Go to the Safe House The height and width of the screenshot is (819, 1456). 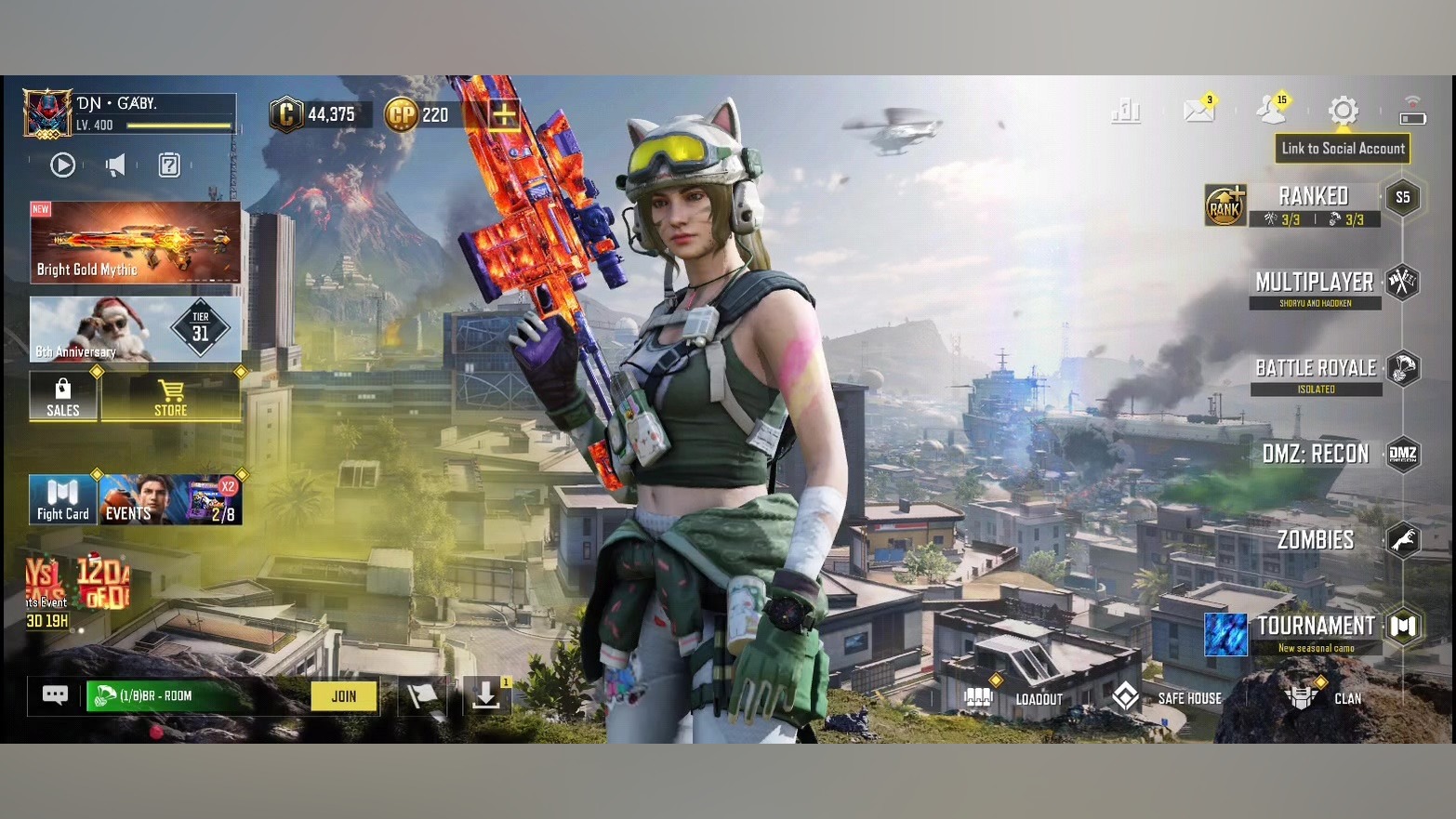tap(1169, 698)
